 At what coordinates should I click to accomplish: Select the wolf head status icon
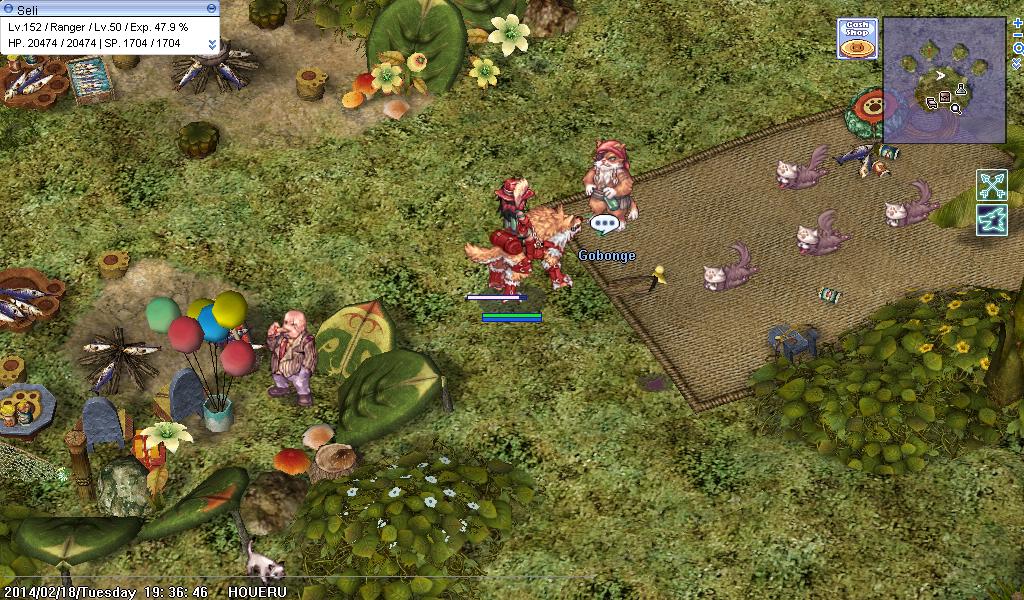click(x=992, y=219)
